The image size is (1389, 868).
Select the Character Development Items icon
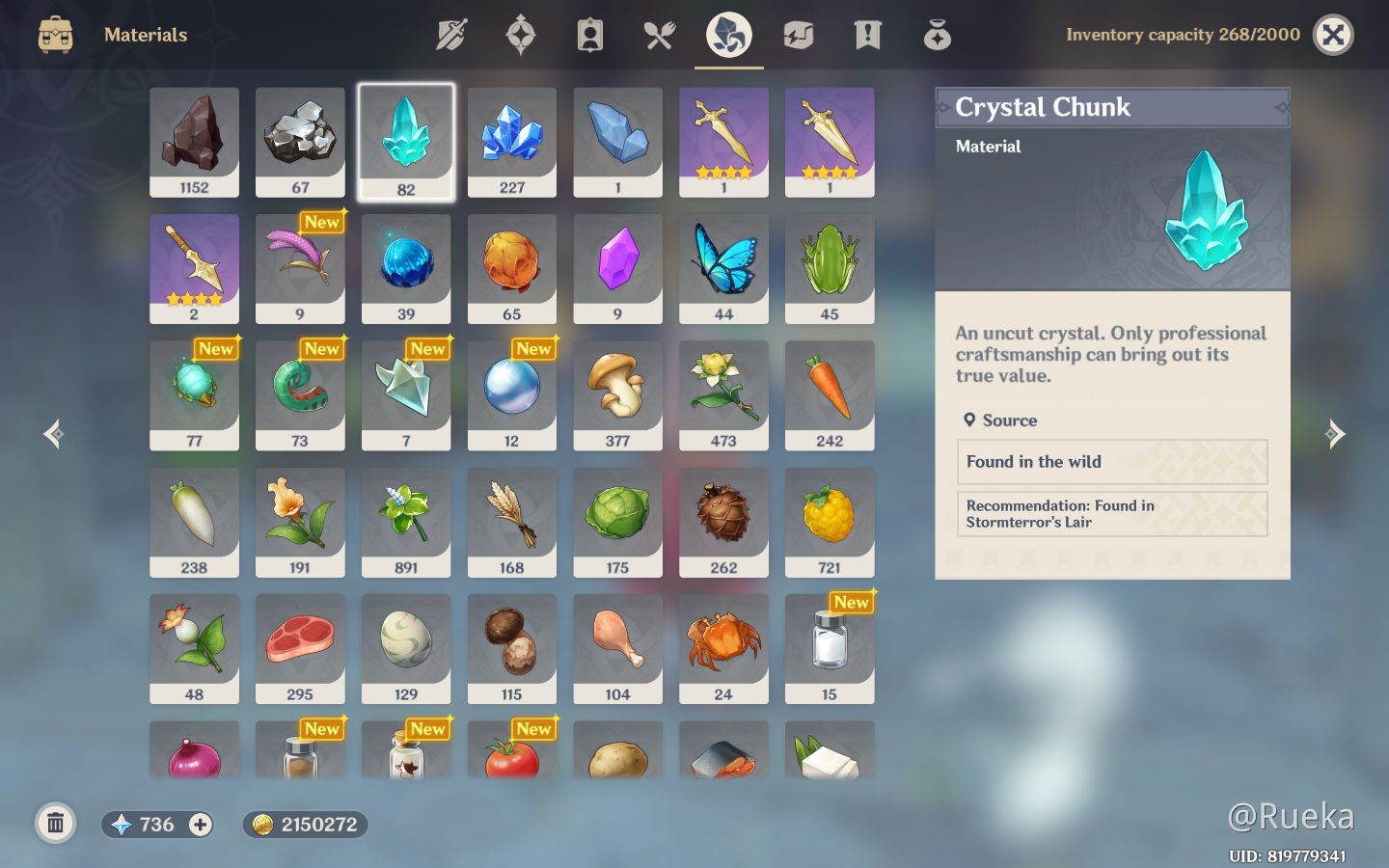click(x=589, y=35)
